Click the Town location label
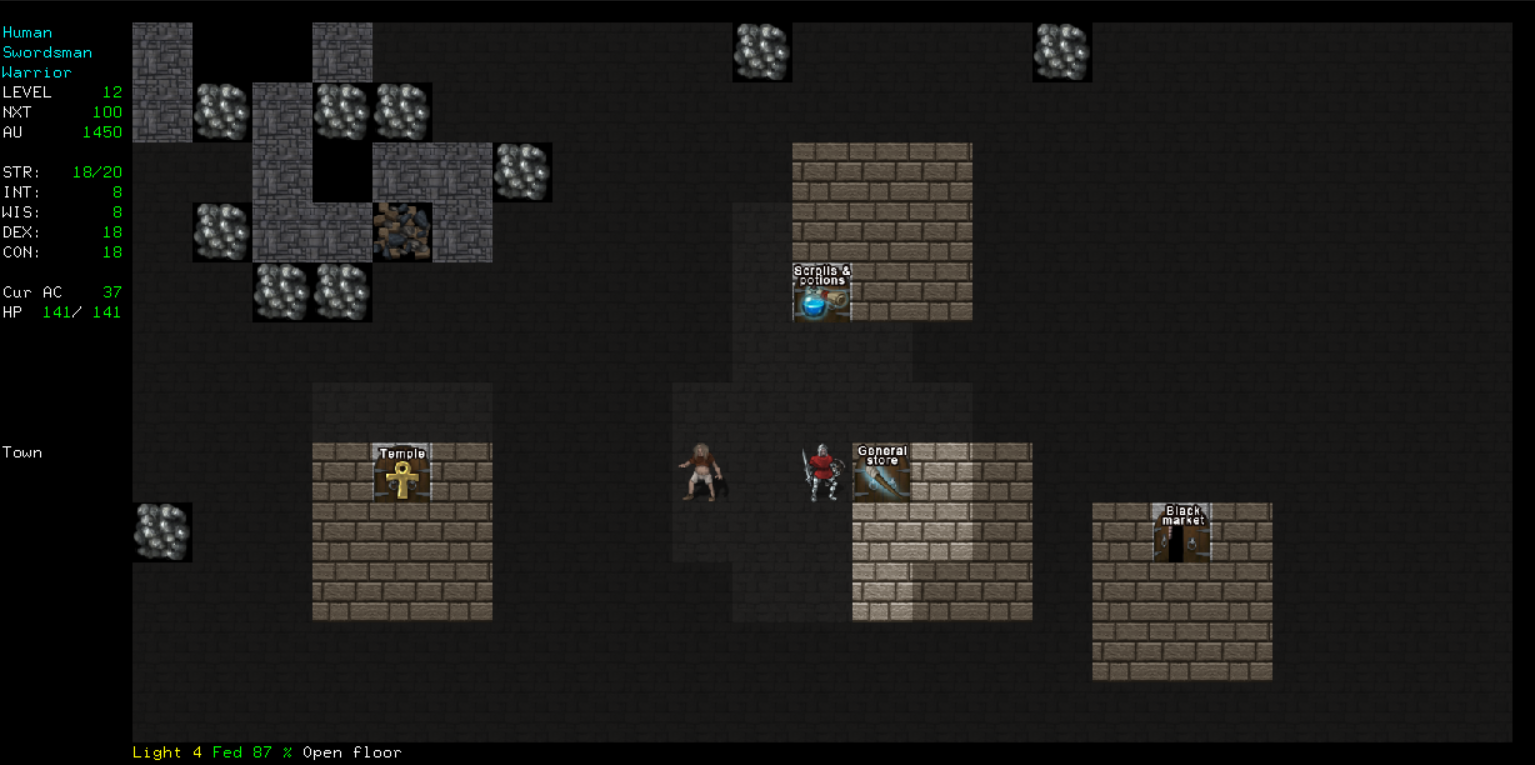 tap(22, 452)
